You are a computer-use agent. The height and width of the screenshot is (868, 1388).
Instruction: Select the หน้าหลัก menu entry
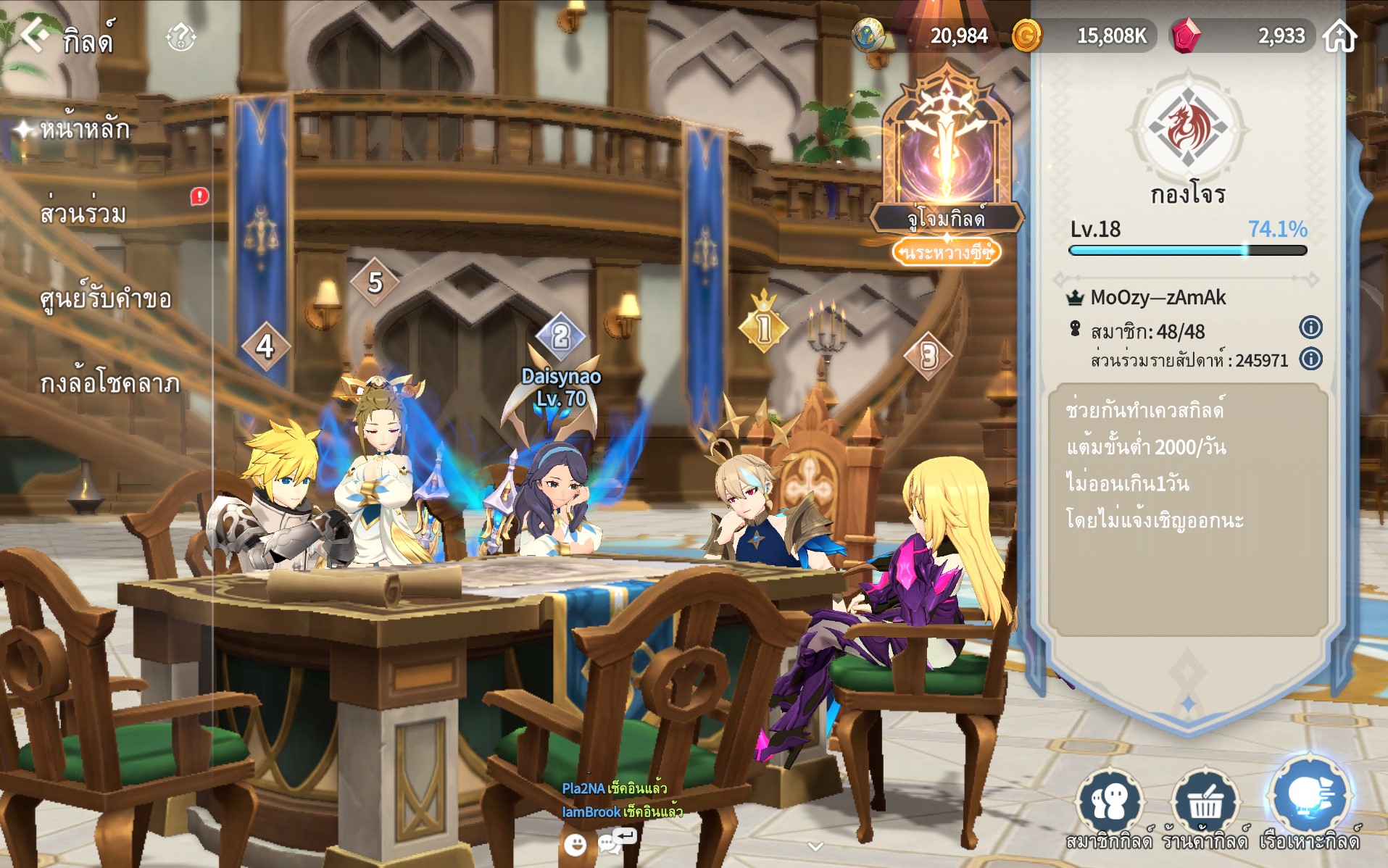point(85,130)
